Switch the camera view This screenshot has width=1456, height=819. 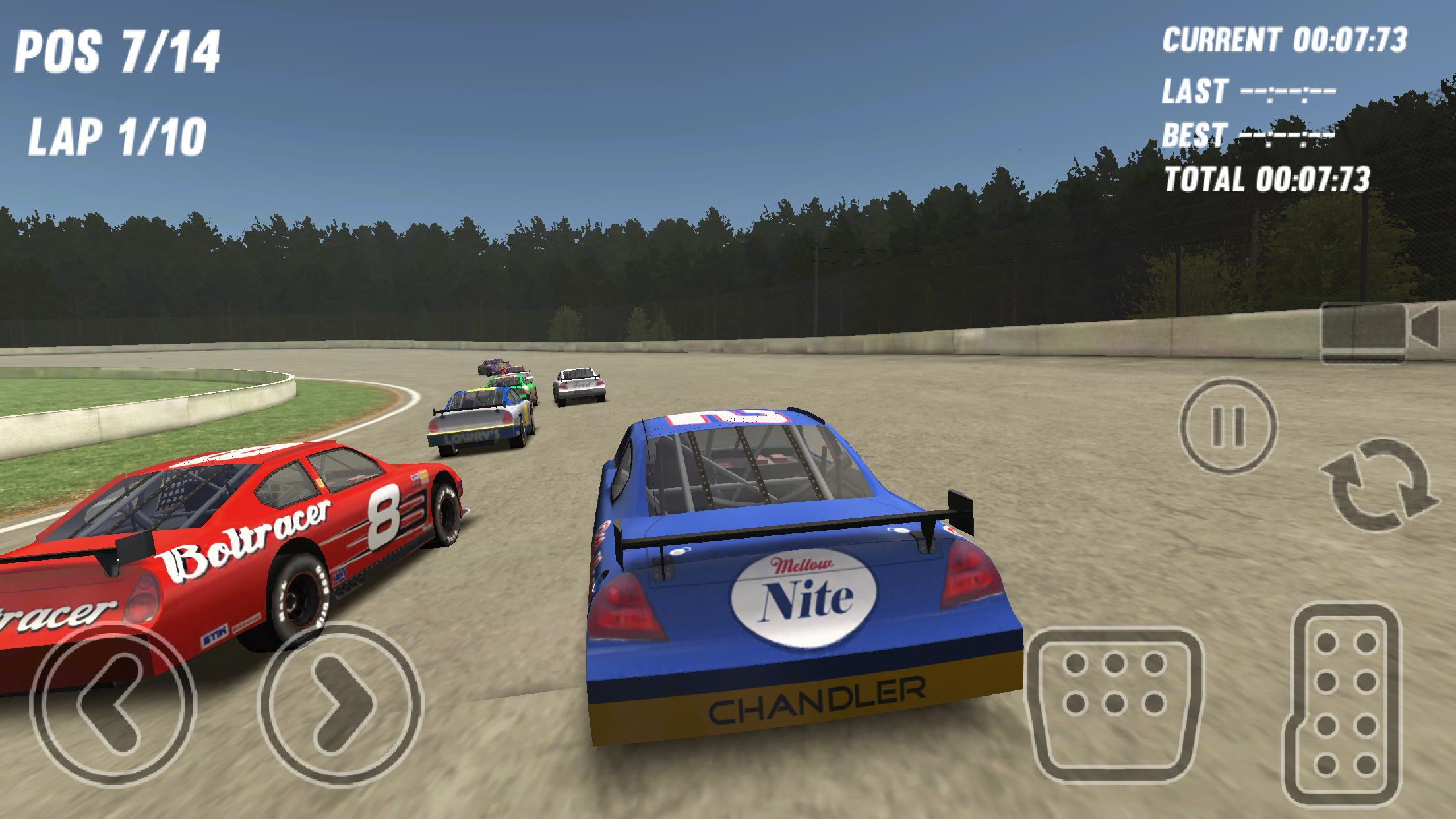1379,332
